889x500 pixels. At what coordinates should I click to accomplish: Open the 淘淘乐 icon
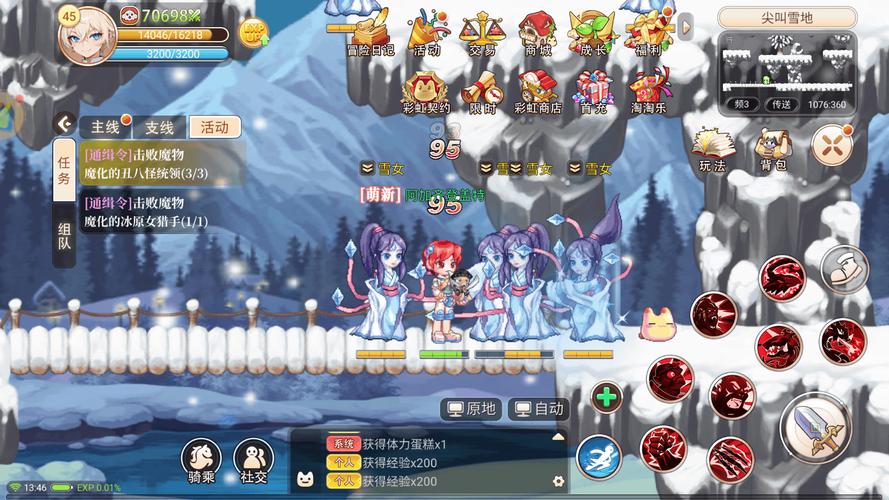(649, 90)
